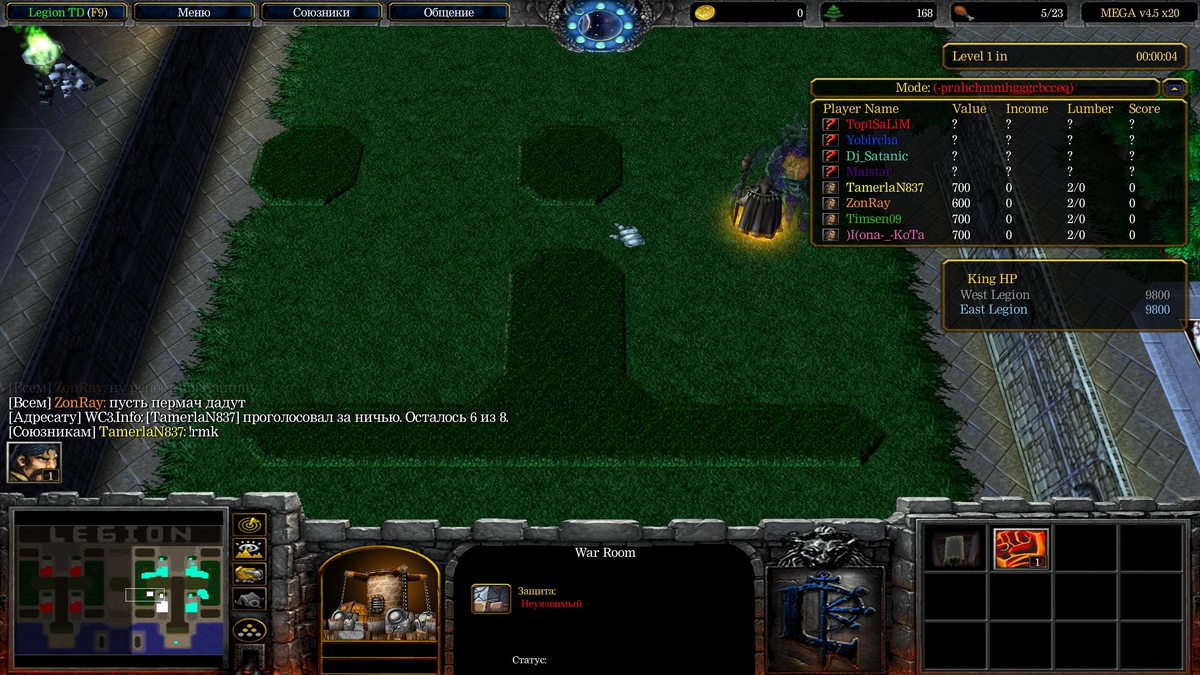The image size is (1200, 675).
Task: Click the dimmed banner command icon
Action: pos(957,548)
